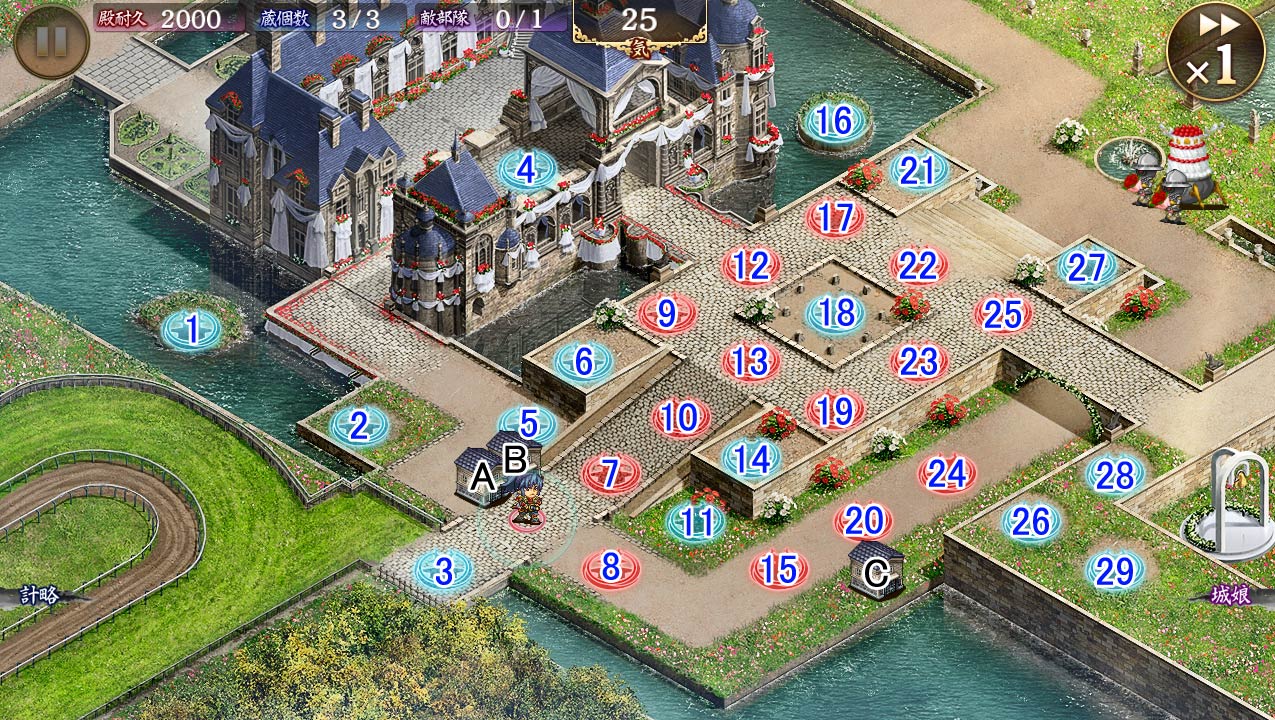The width and height of the screenshot is (1275, 720).
Task: Choose red placement tile 12
Action: 751,266
